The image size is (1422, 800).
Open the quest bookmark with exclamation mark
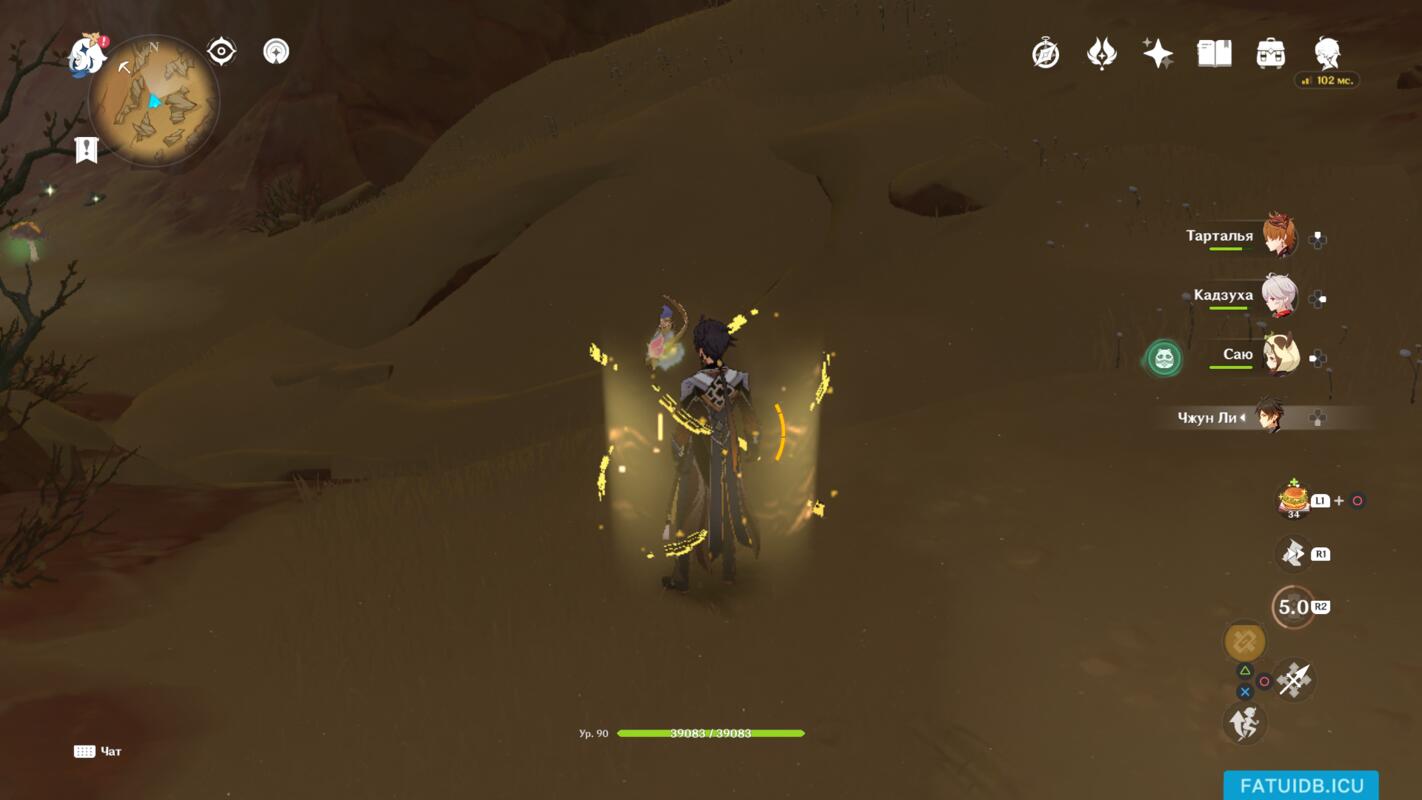tap(87, 150)
